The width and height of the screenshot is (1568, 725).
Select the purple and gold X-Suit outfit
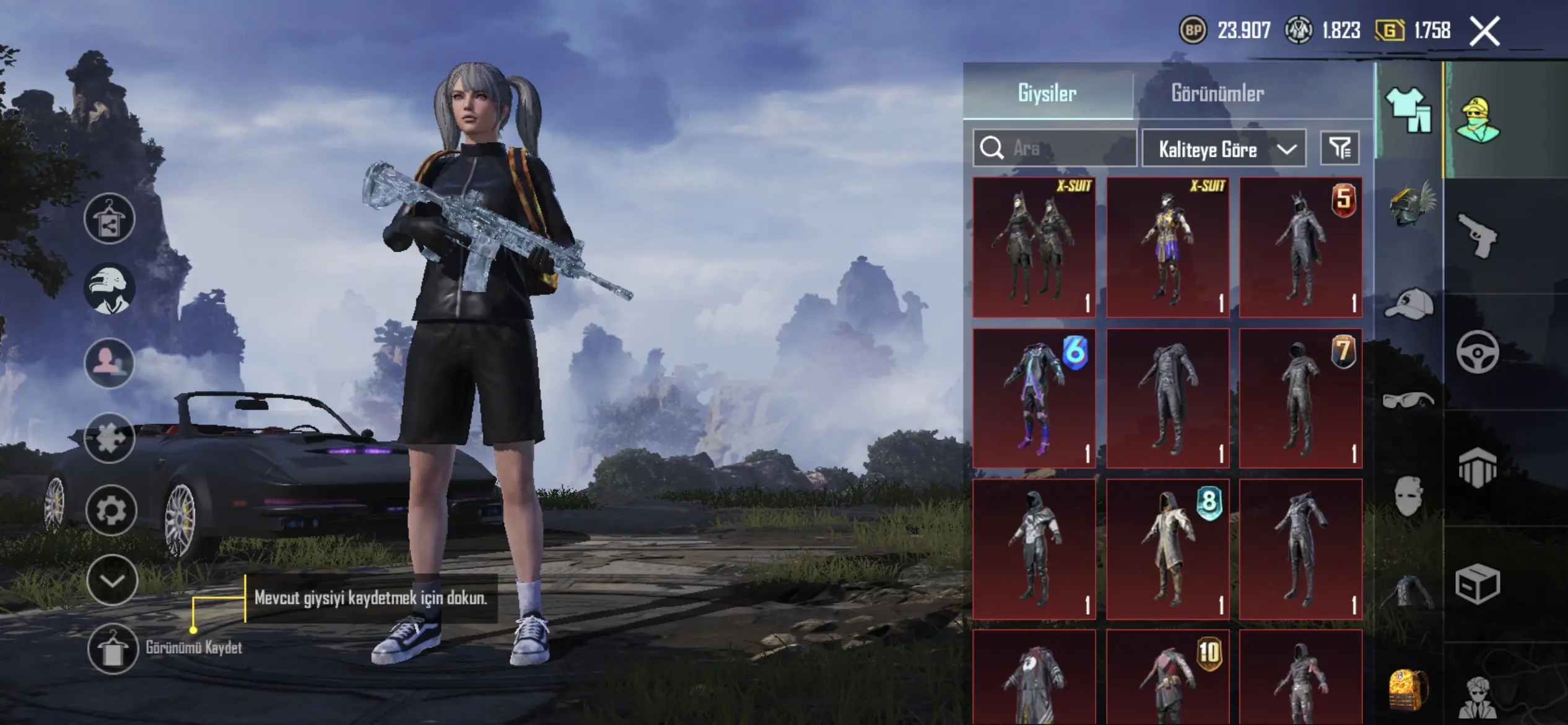coord(1167,247)
